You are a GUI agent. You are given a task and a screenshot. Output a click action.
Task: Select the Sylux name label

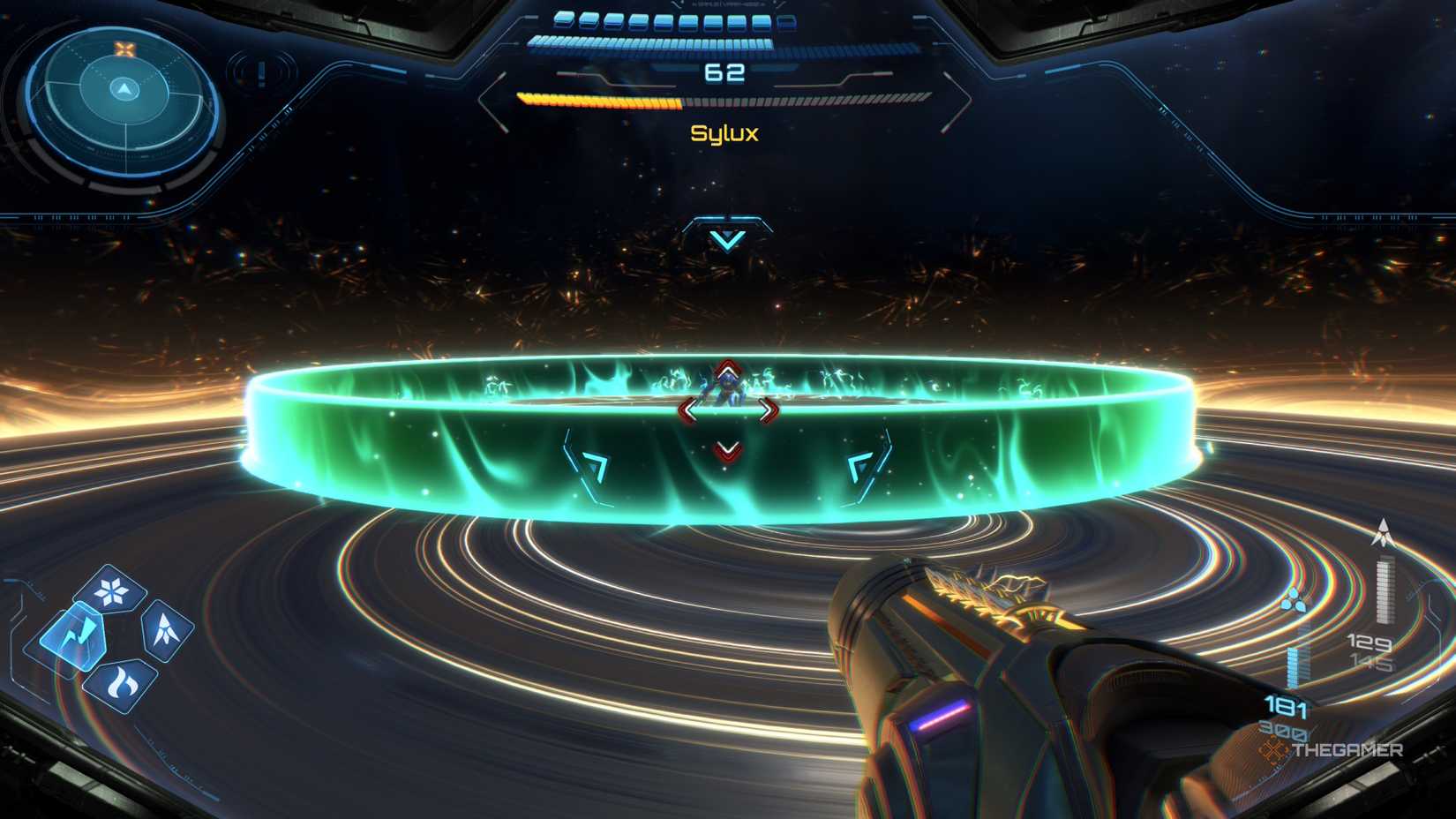pyautogui.click(x=726, y=134)
